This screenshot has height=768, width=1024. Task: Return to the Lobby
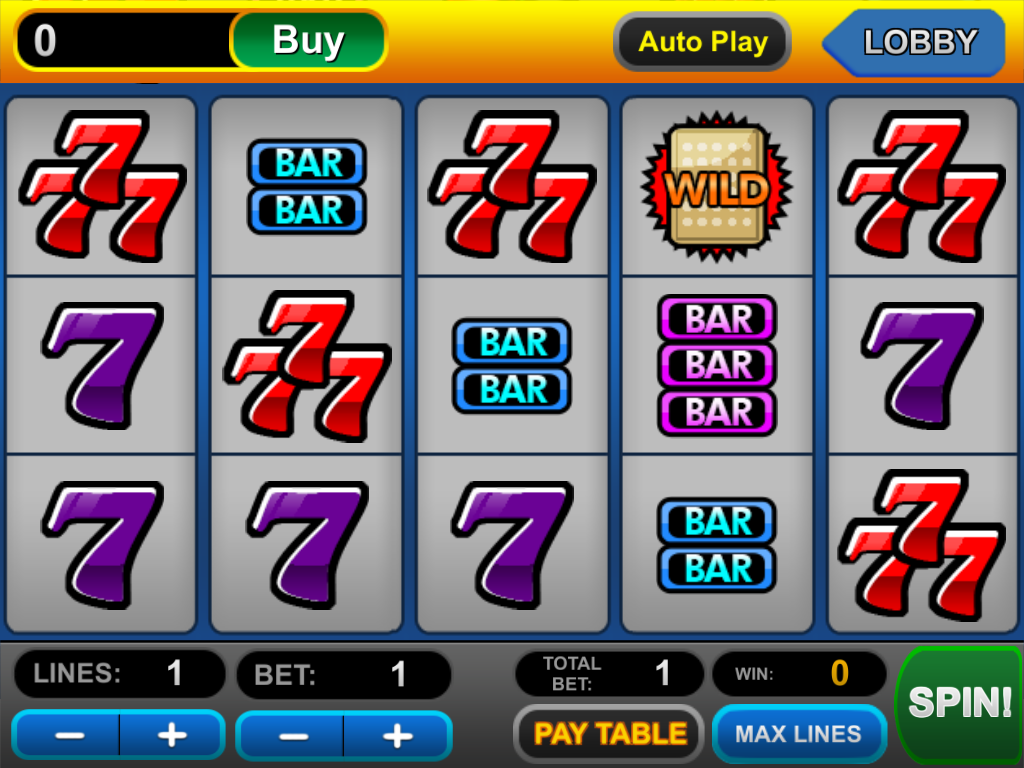pyautogui.click(x=918, y=42)
